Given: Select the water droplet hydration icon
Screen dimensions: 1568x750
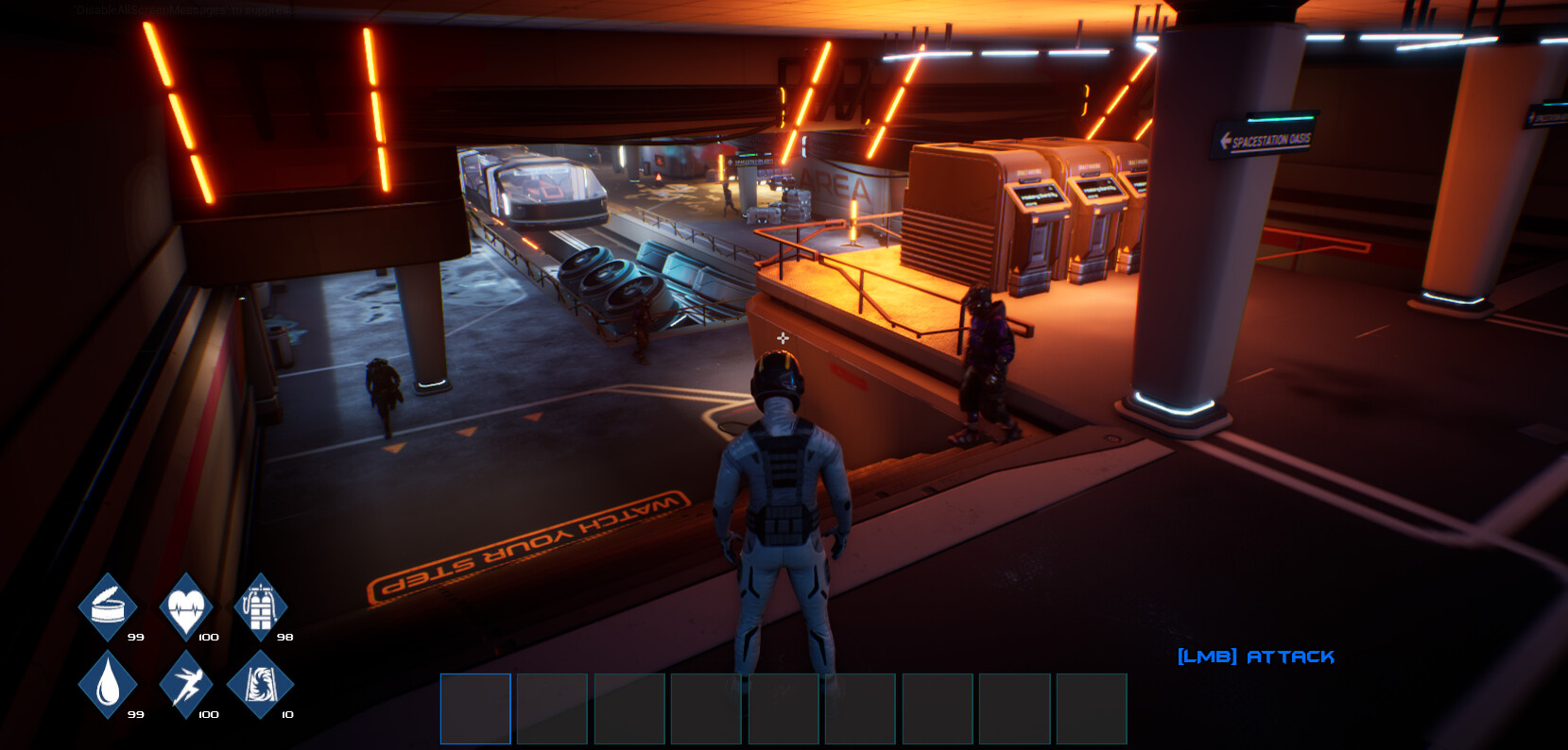Looking at the screenshot, I should tap(107, 682).
